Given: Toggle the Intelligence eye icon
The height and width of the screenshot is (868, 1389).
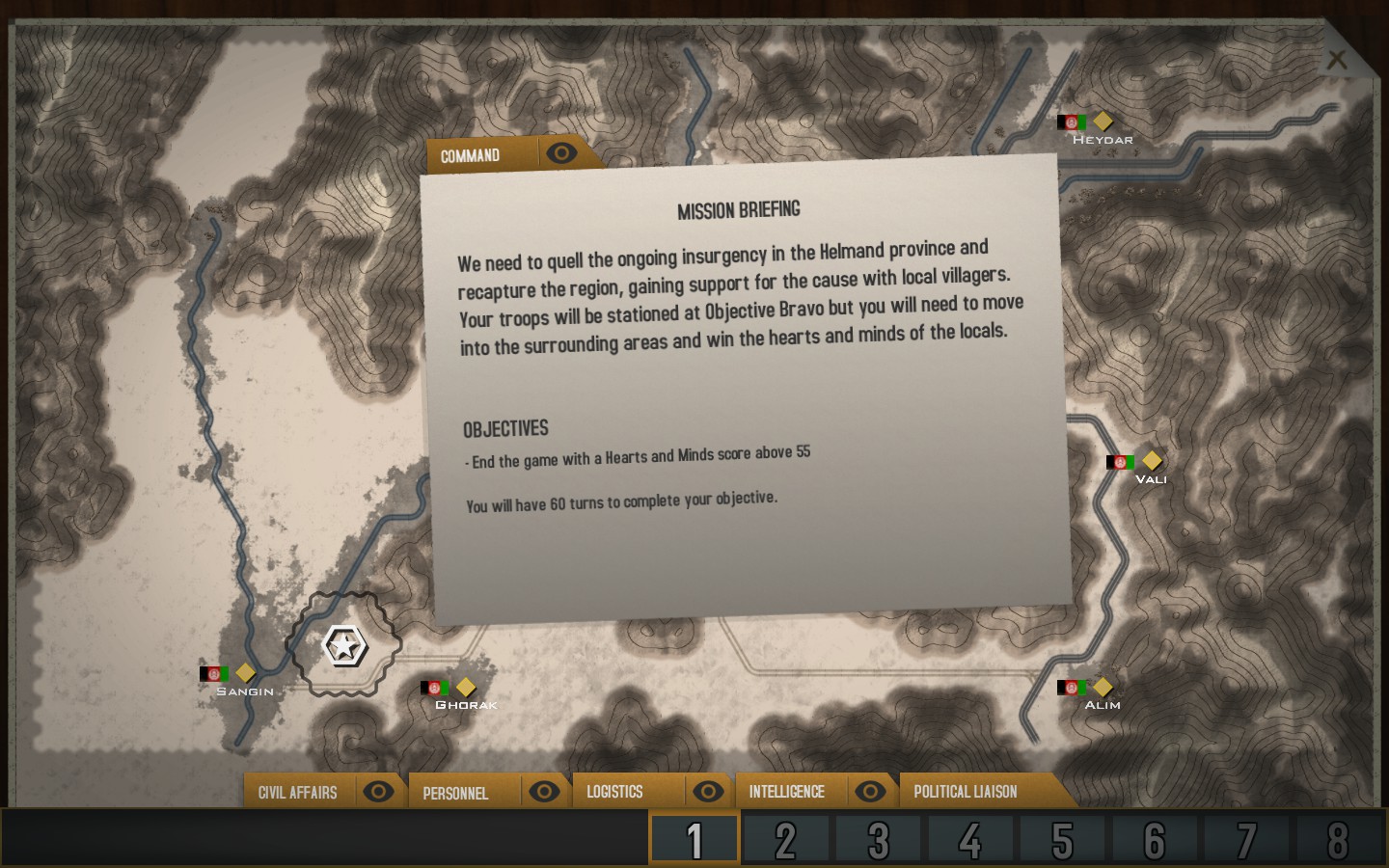Looking at the screenshot, I should point(870,792).
